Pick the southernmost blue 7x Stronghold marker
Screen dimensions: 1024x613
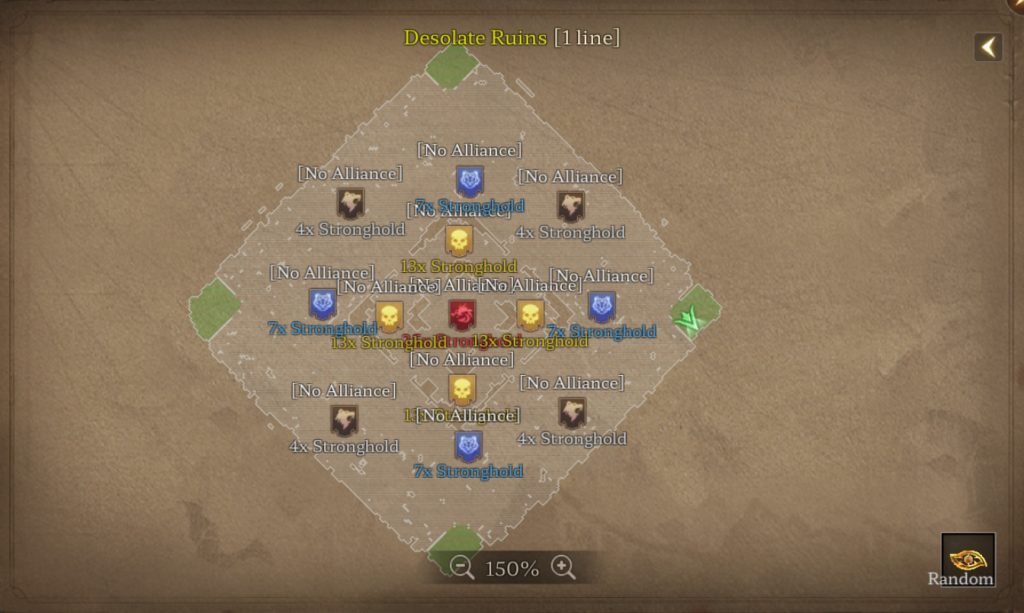[x=468, y=446]
